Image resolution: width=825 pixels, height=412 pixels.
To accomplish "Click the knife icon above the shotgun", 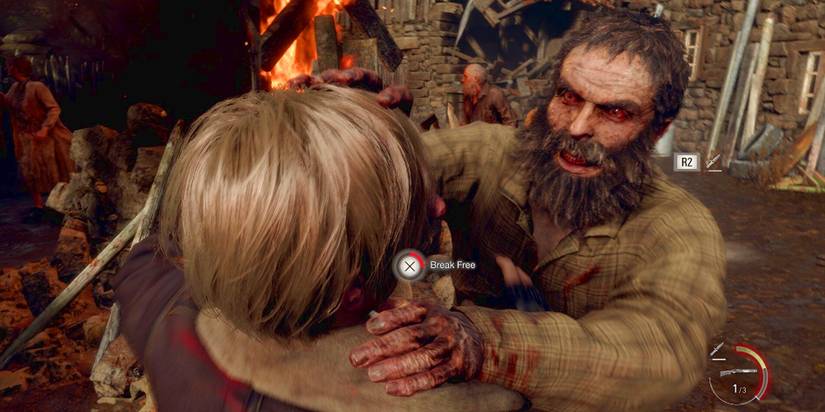I will [718, 350].
